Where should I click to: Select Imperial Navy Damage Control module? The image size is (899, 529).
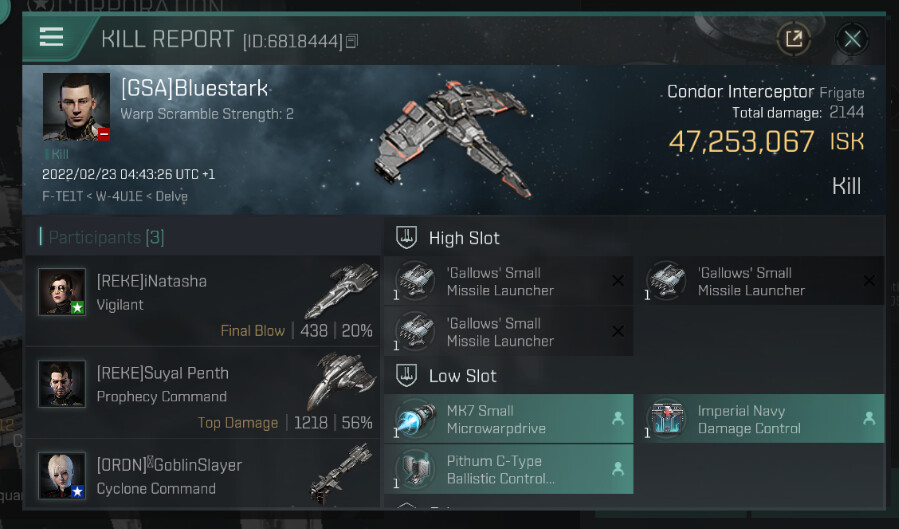(x=760, y=419)
